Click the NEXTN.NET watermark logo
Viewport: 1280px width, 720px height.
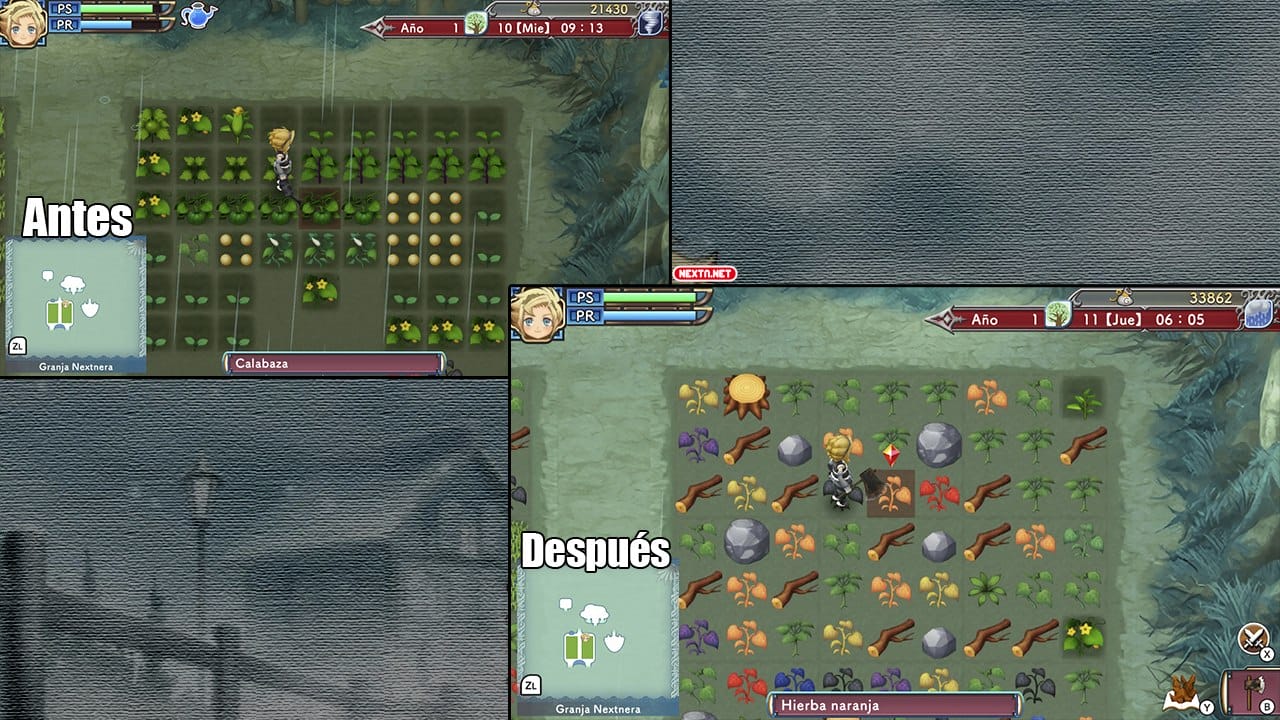pos(704,273)
